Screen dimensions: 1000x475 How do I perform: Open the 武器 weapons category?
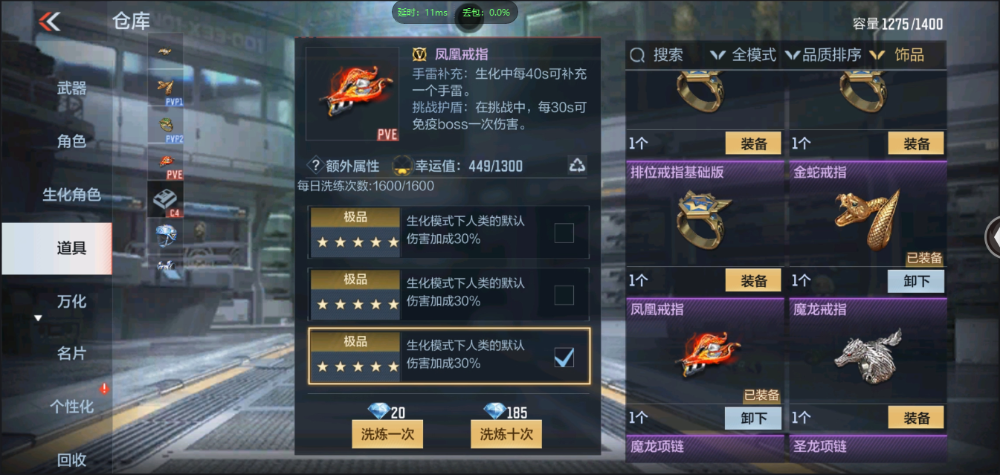pos(71,89)
